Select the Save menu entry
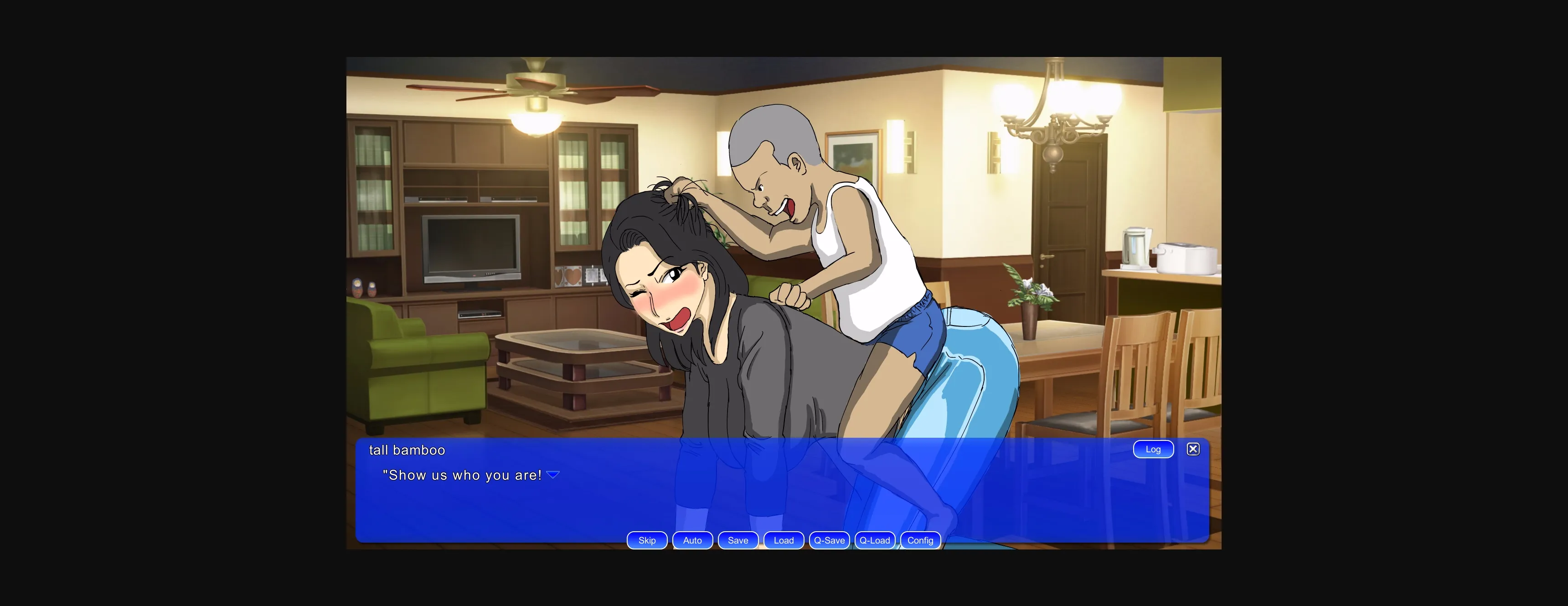Screen dimensions: 1568x606 tap(738, 540)
